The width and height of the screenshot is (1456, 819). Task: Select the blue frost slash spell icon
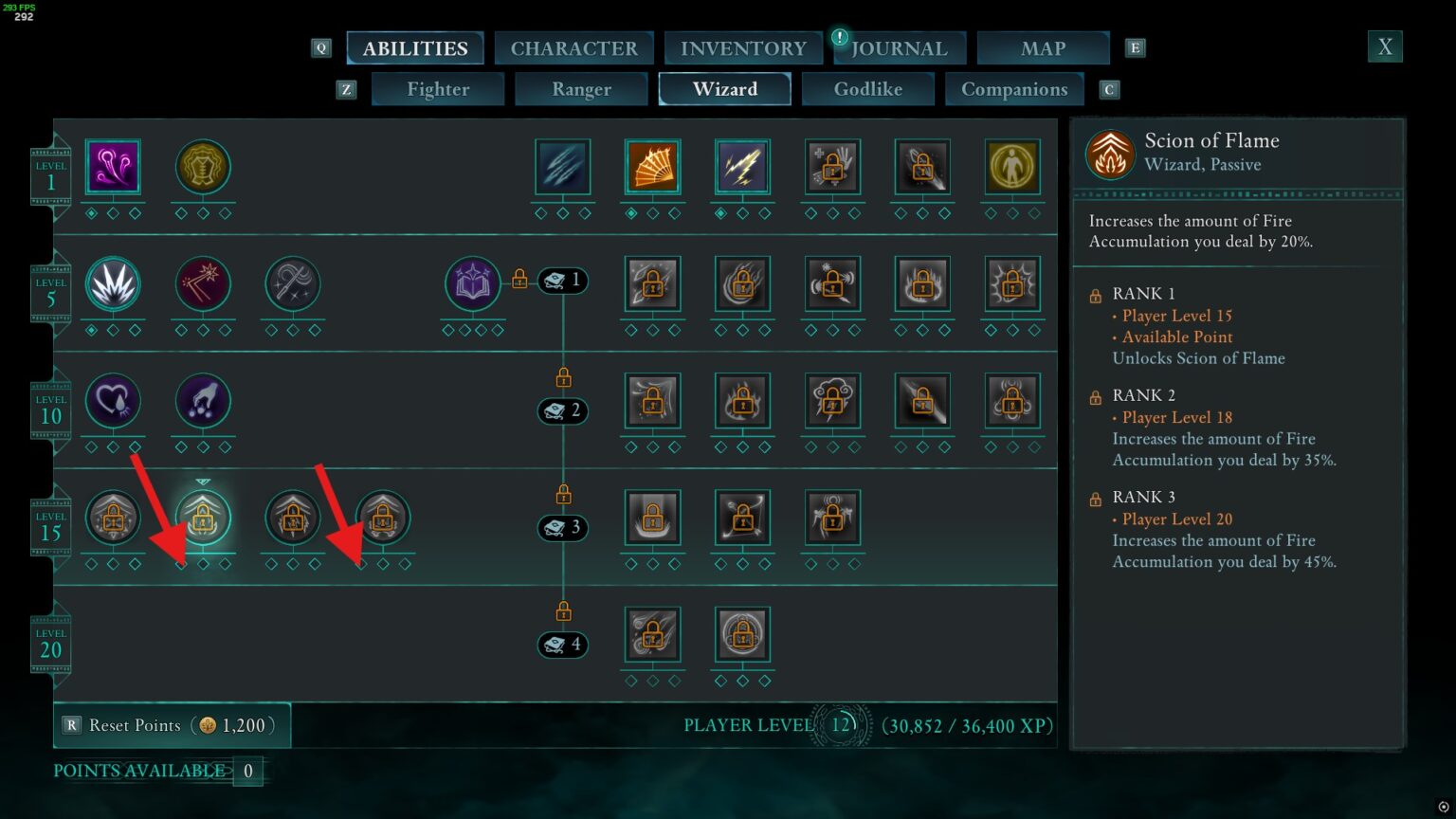[x=562, y=165]
